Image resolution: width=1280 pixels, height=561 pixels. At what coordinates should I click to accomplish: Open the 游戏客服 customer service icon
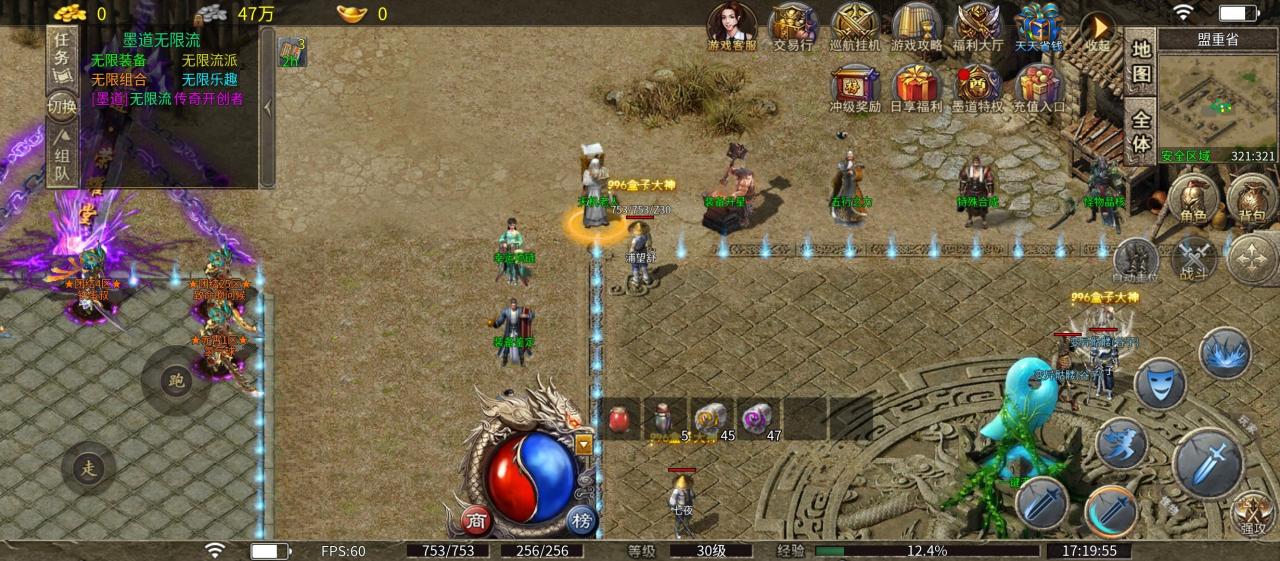coord(732,26)
